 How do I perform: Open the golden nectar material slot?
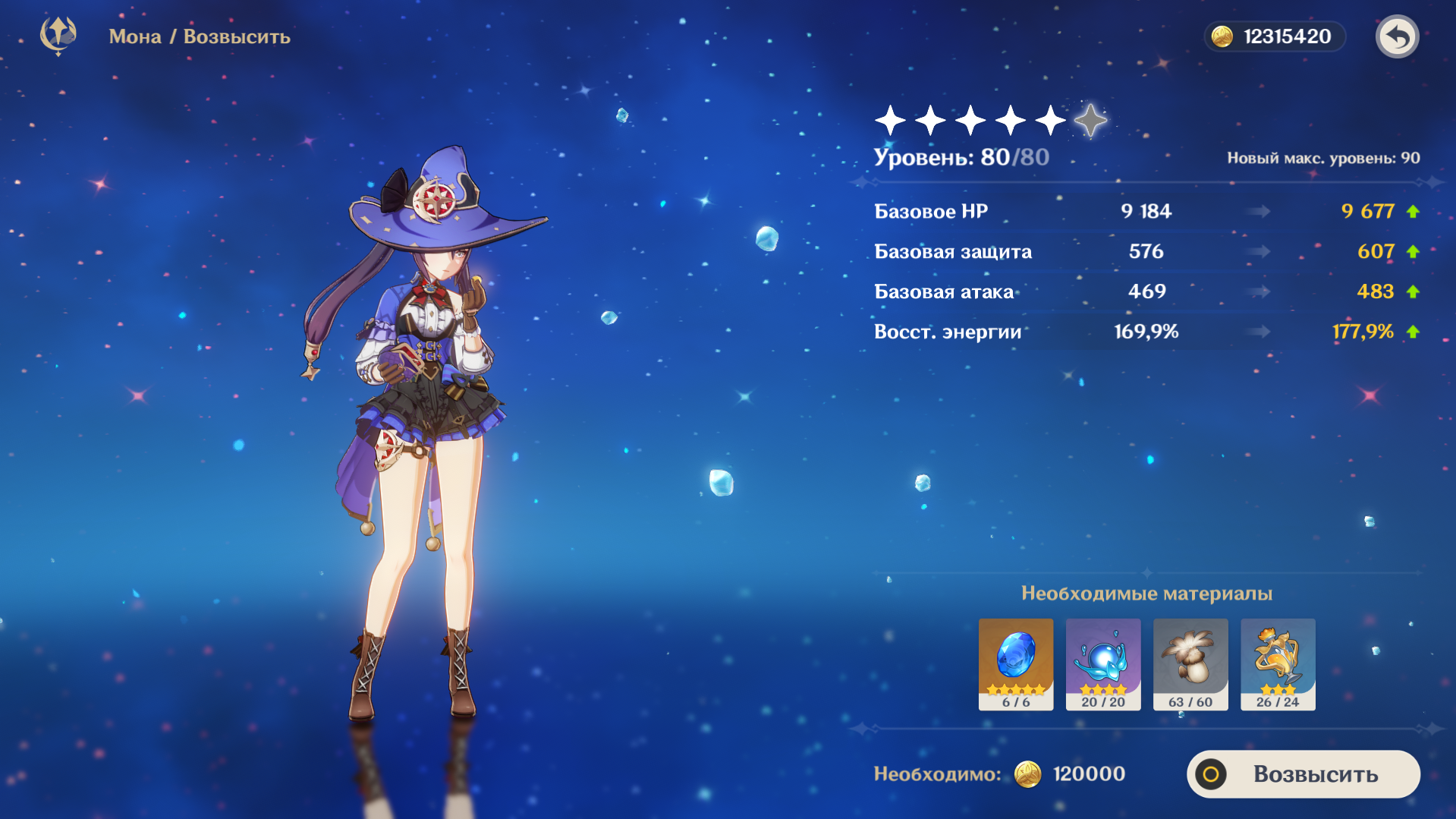click(1278, 664)
